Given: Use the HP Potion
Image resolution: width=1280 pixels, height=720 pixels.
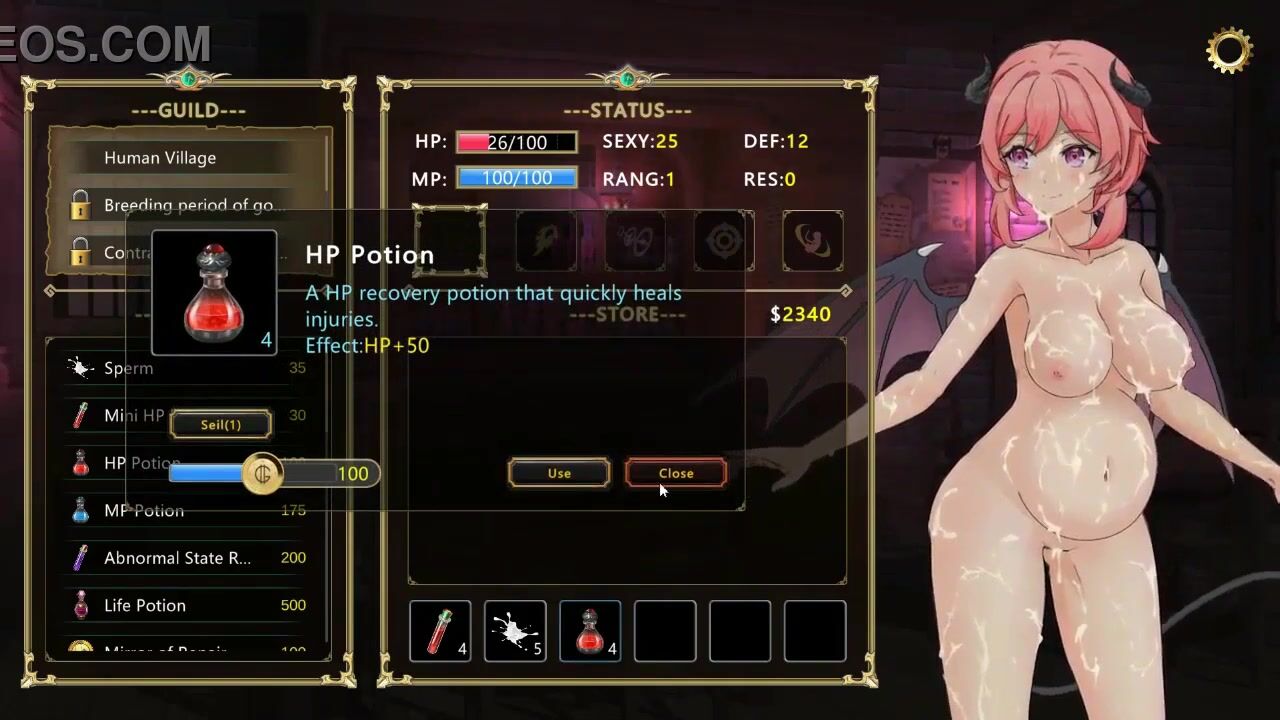Looking at the screenshot, I should (x=559, y=473).
